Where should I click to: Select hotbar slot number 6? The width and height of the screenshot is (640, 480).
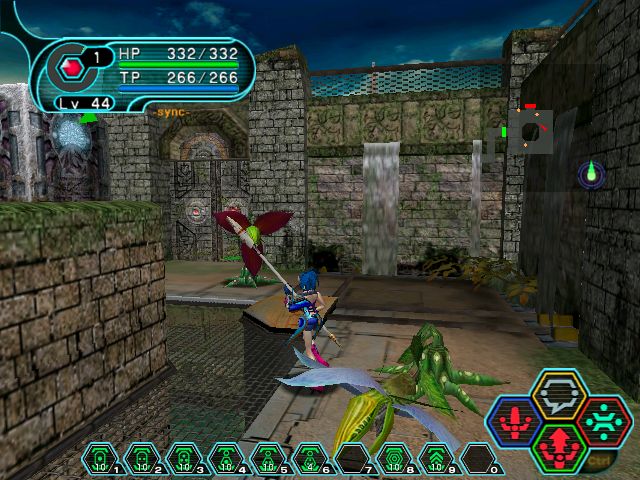click(308, 460)
